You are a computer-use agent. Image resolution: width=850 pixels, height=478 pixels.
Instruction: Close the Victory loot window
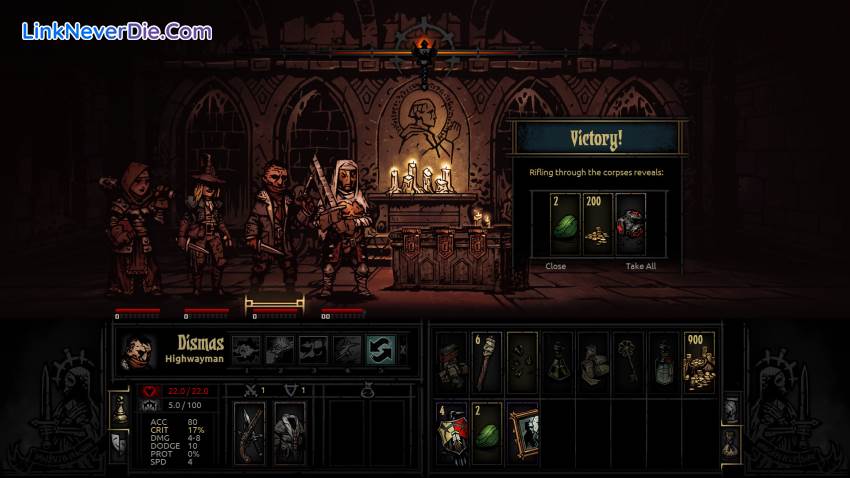coord(555,266)
